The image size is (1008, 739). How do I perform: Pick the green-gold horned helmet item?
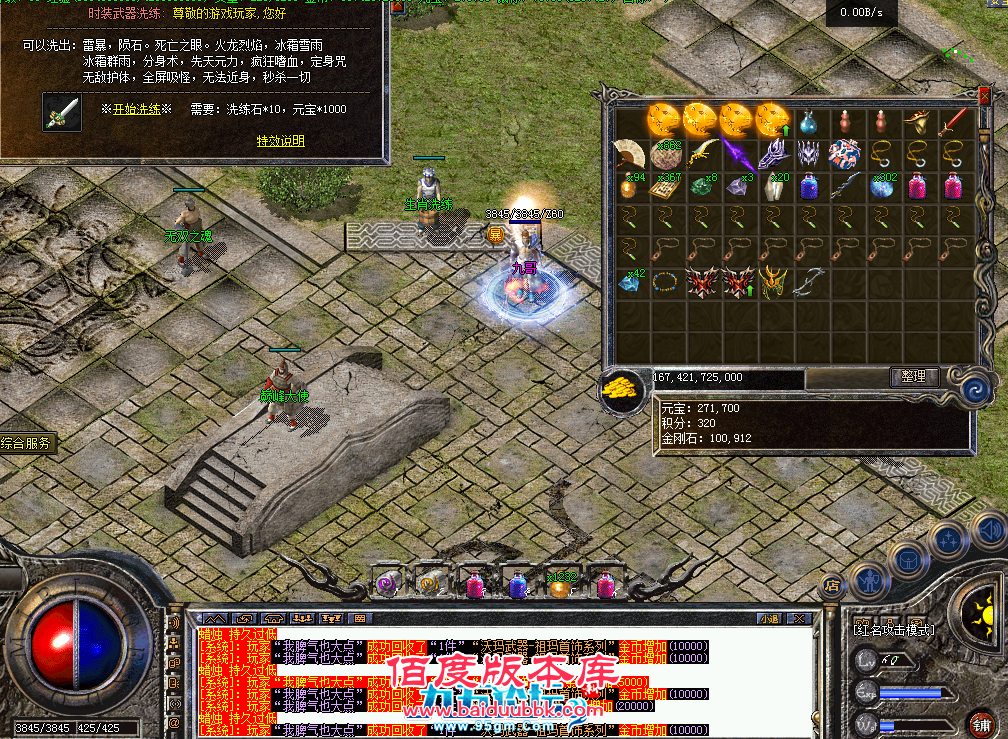[x=773, y=282]
